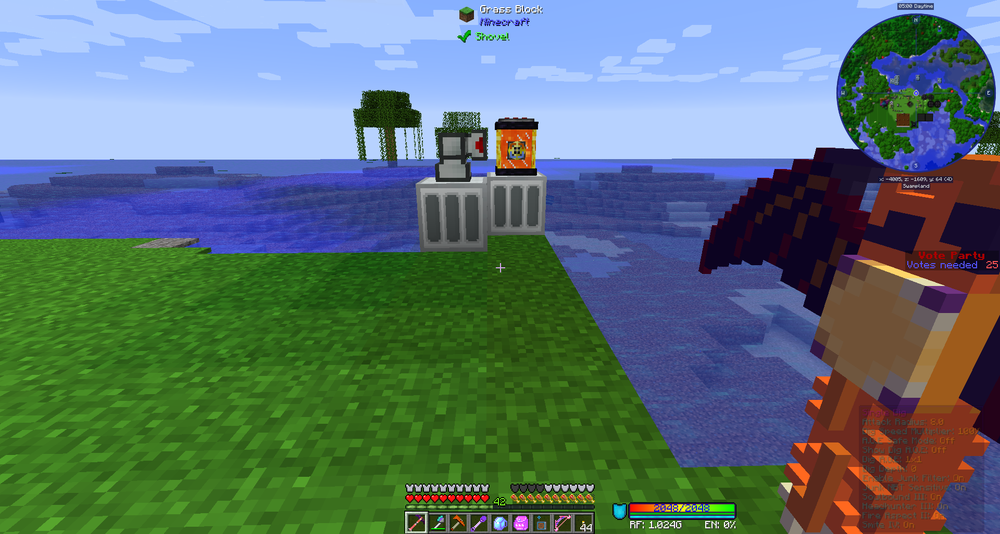Select the purple wand hotbar slot
Viewport: 1000px width, 534px height.
tap(480, 523)
